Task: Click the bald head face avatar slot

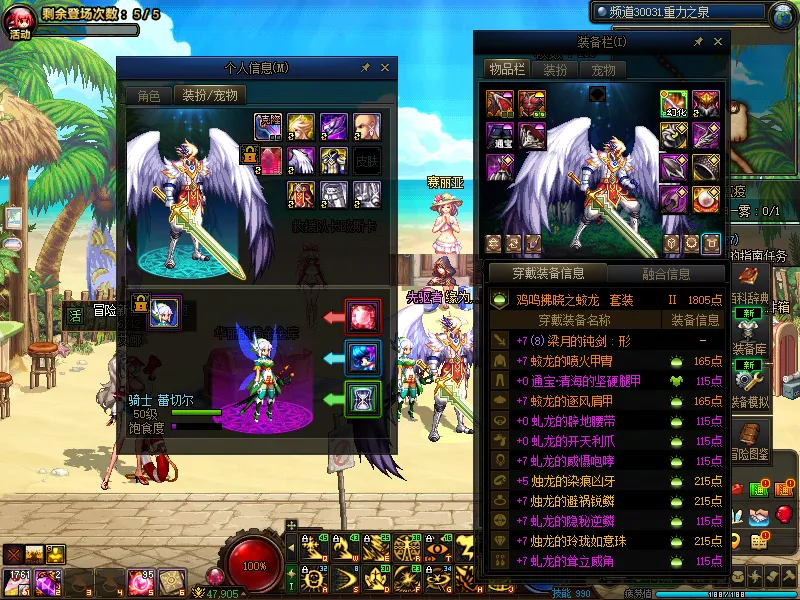Action: (366, 126)
